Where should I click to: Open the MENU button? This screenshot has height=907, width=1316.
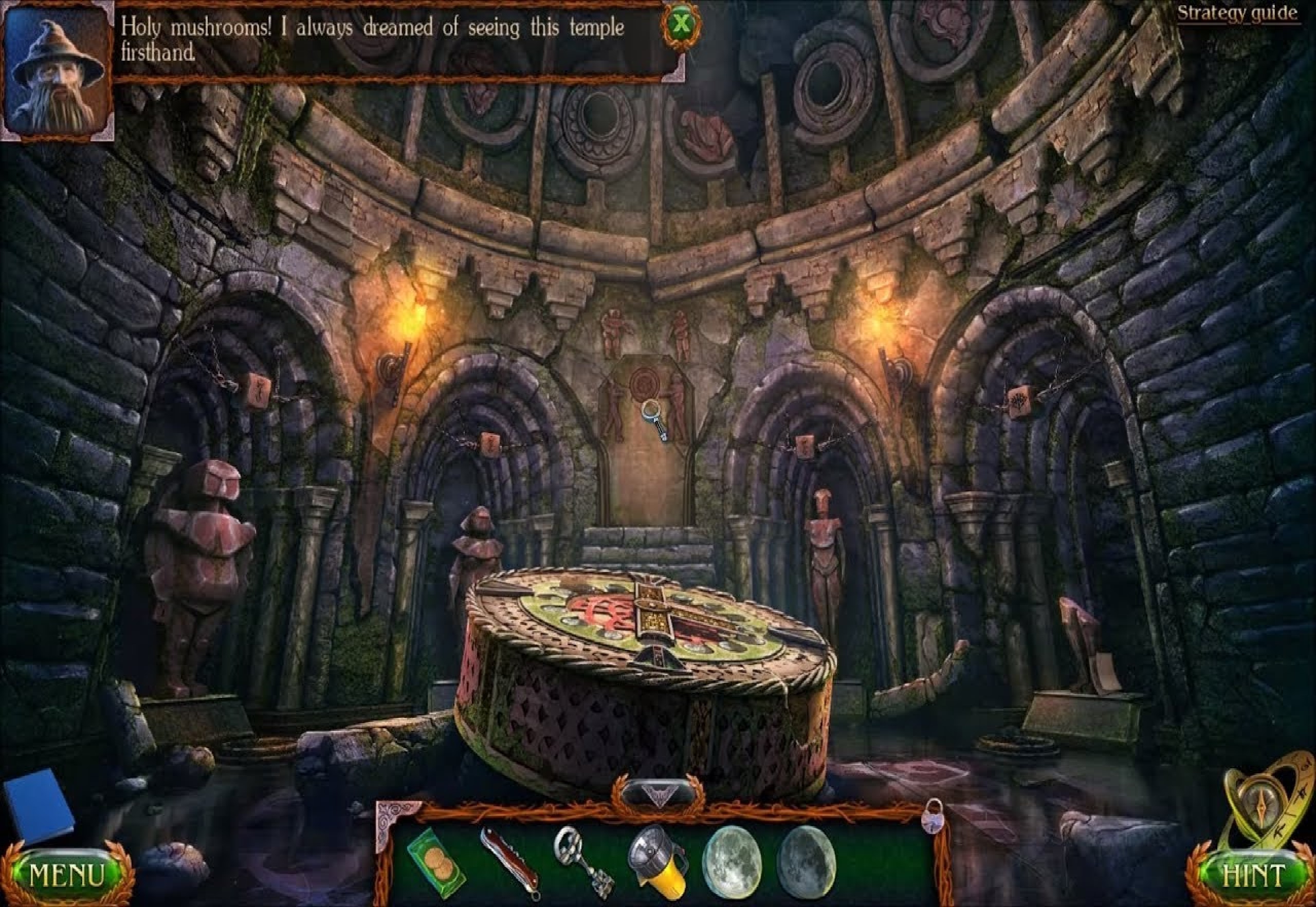click(66, 875)
